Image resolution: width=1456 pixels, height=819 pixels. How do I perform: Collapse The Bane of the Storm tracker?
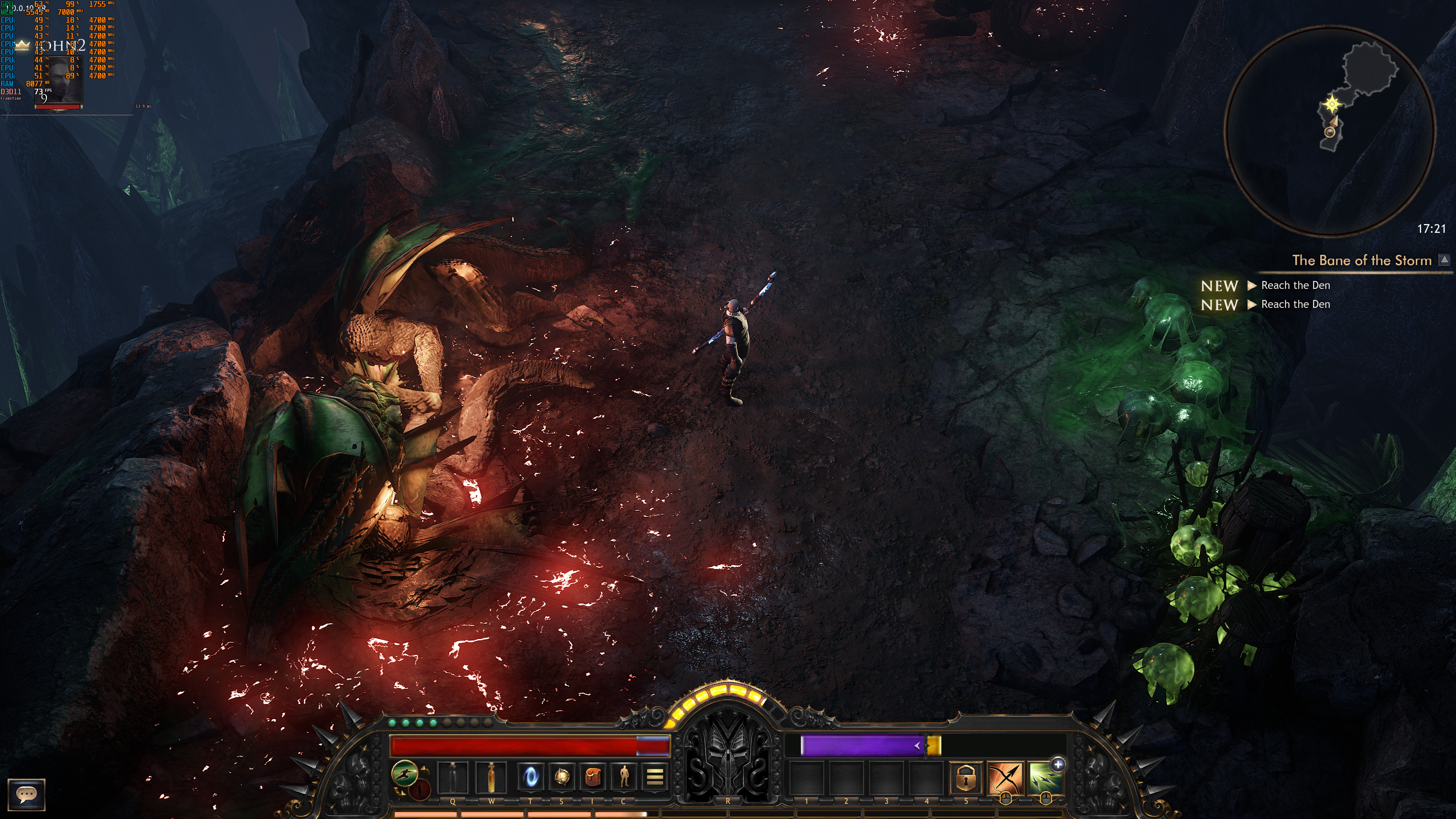pos(1444,259)
